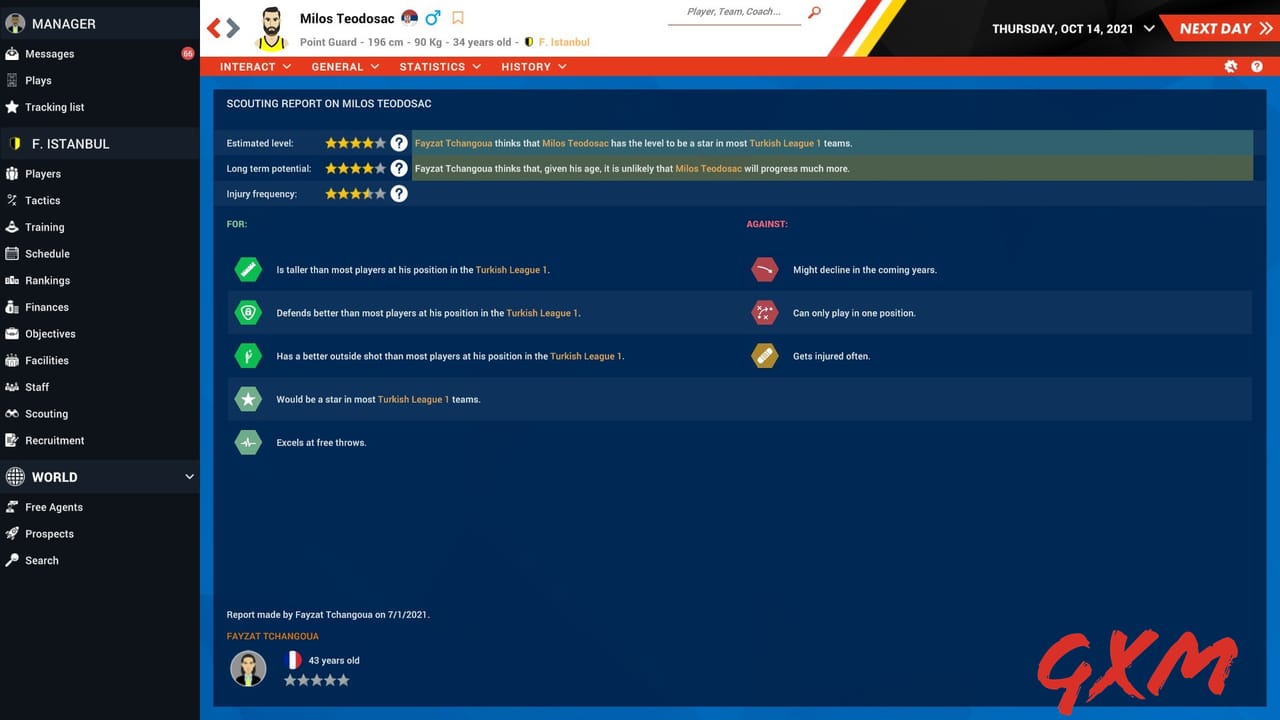Toggle the bookmark next to Milos Teodosac
The height and width of the screenshot is (720, 1280).
456,17
